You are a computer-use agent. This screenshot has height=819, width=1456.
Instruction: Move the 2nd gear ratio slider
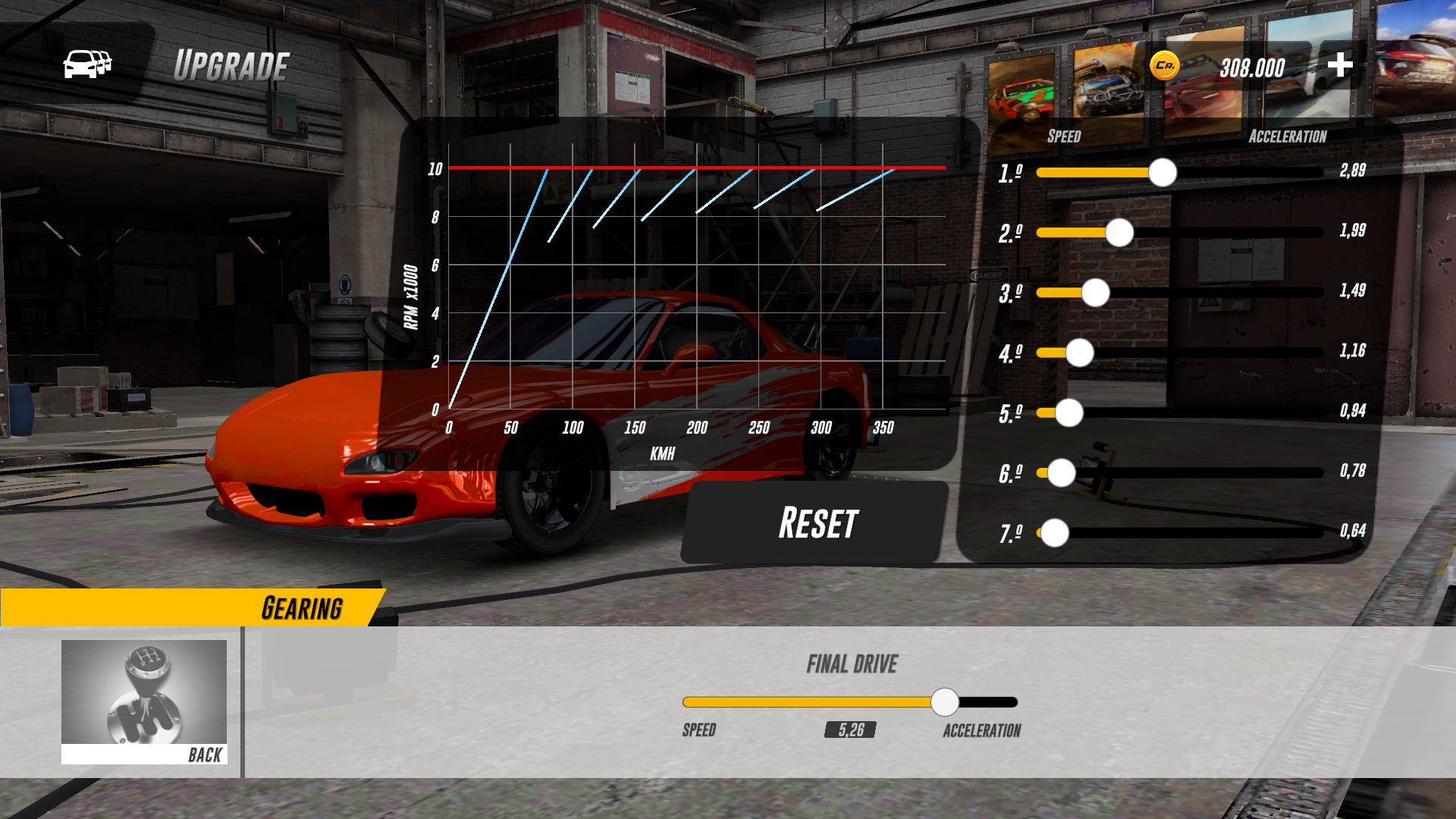pyautogui.click(x=1119, y=233)
